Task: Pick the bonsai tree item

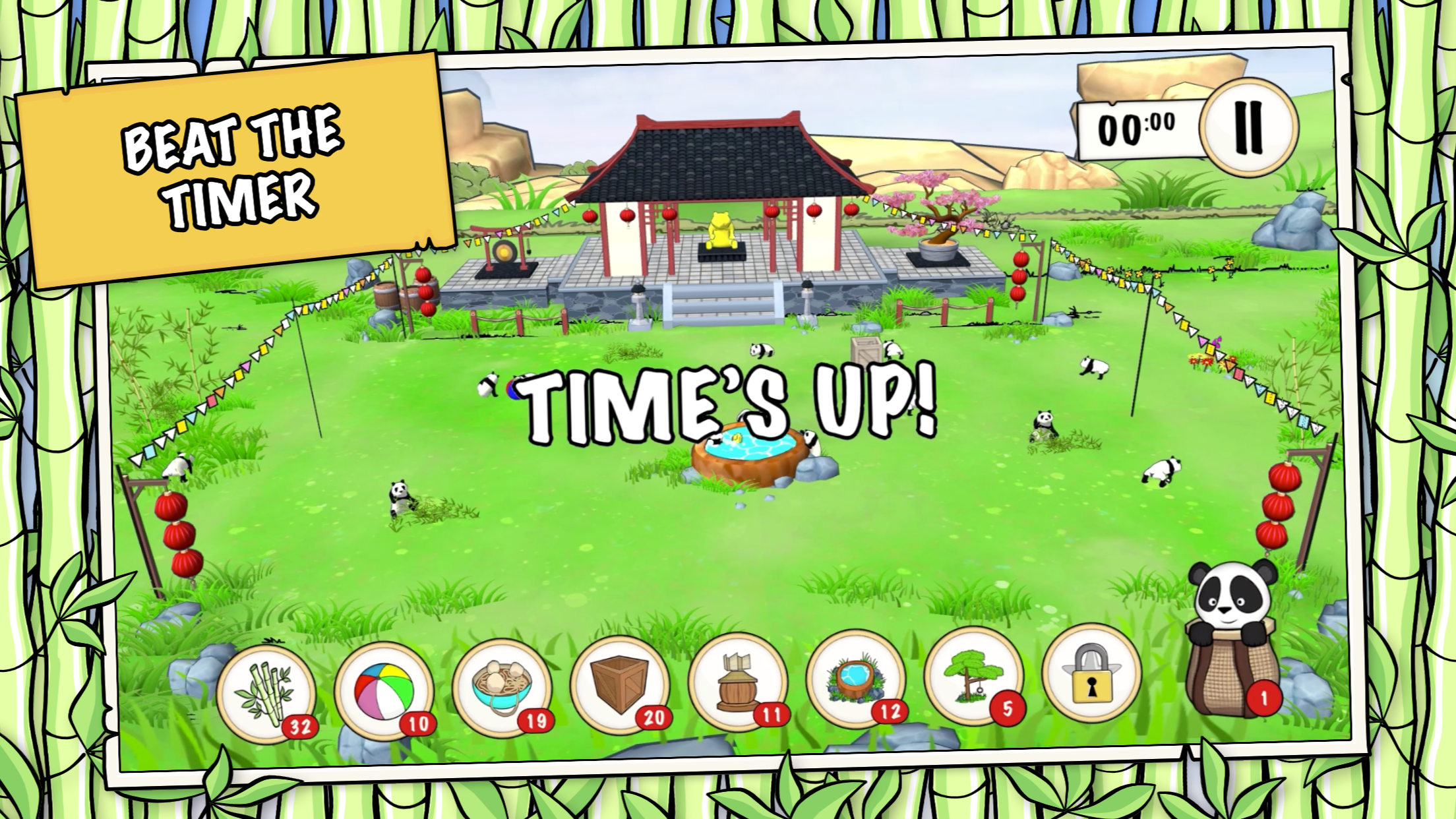Action: pos(973,677)
